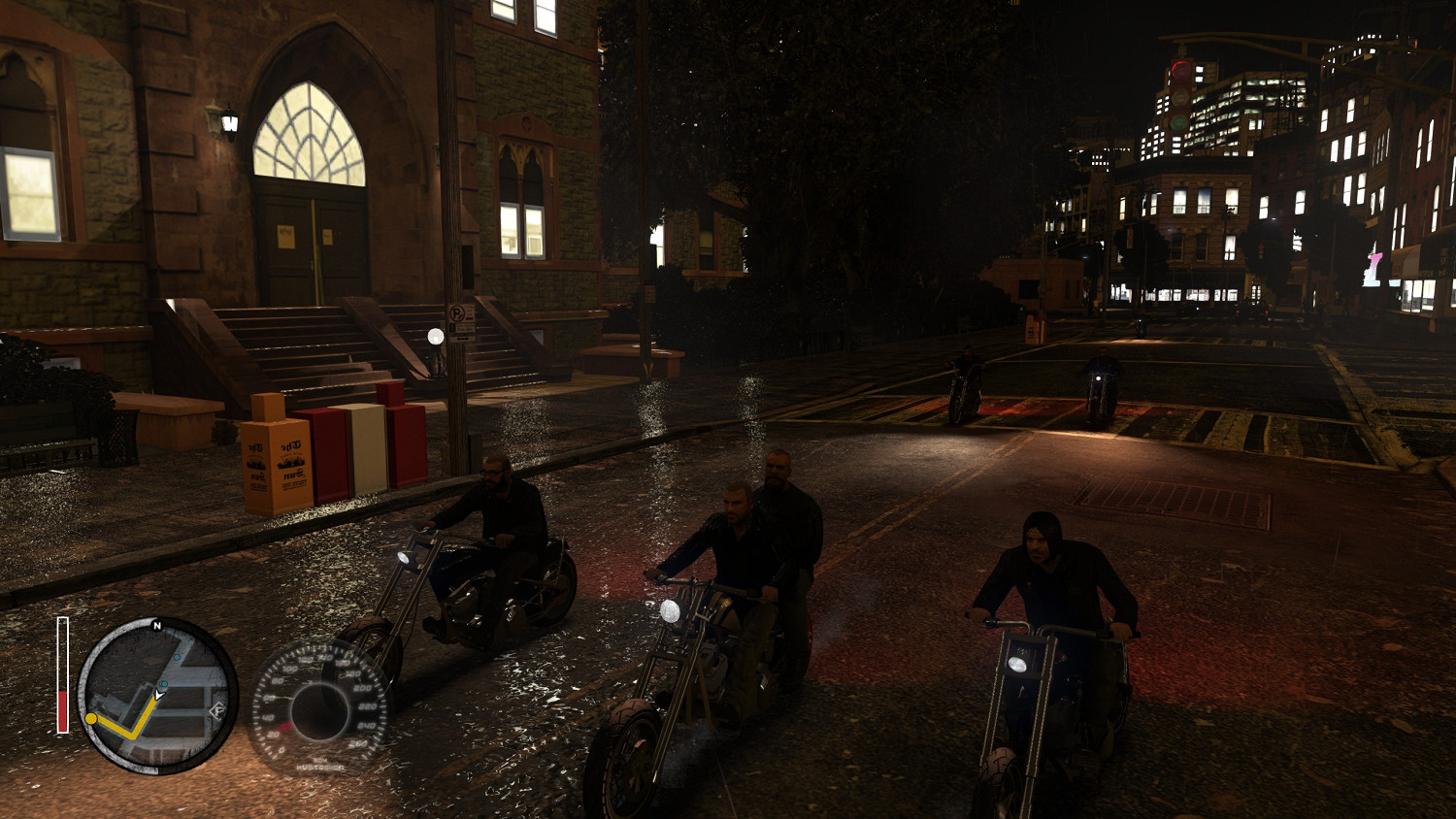Click the white player arrow on the radar

158,695
